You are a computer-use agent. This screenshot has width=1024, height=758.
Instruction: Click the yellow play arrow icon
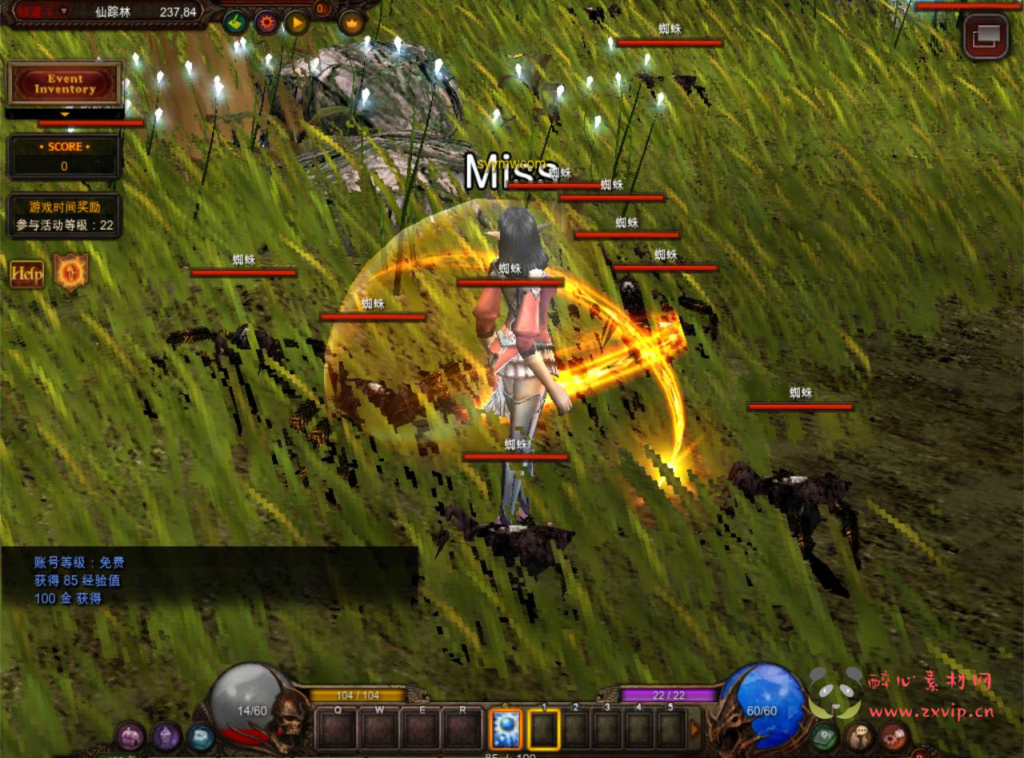(x=296, y=22)
